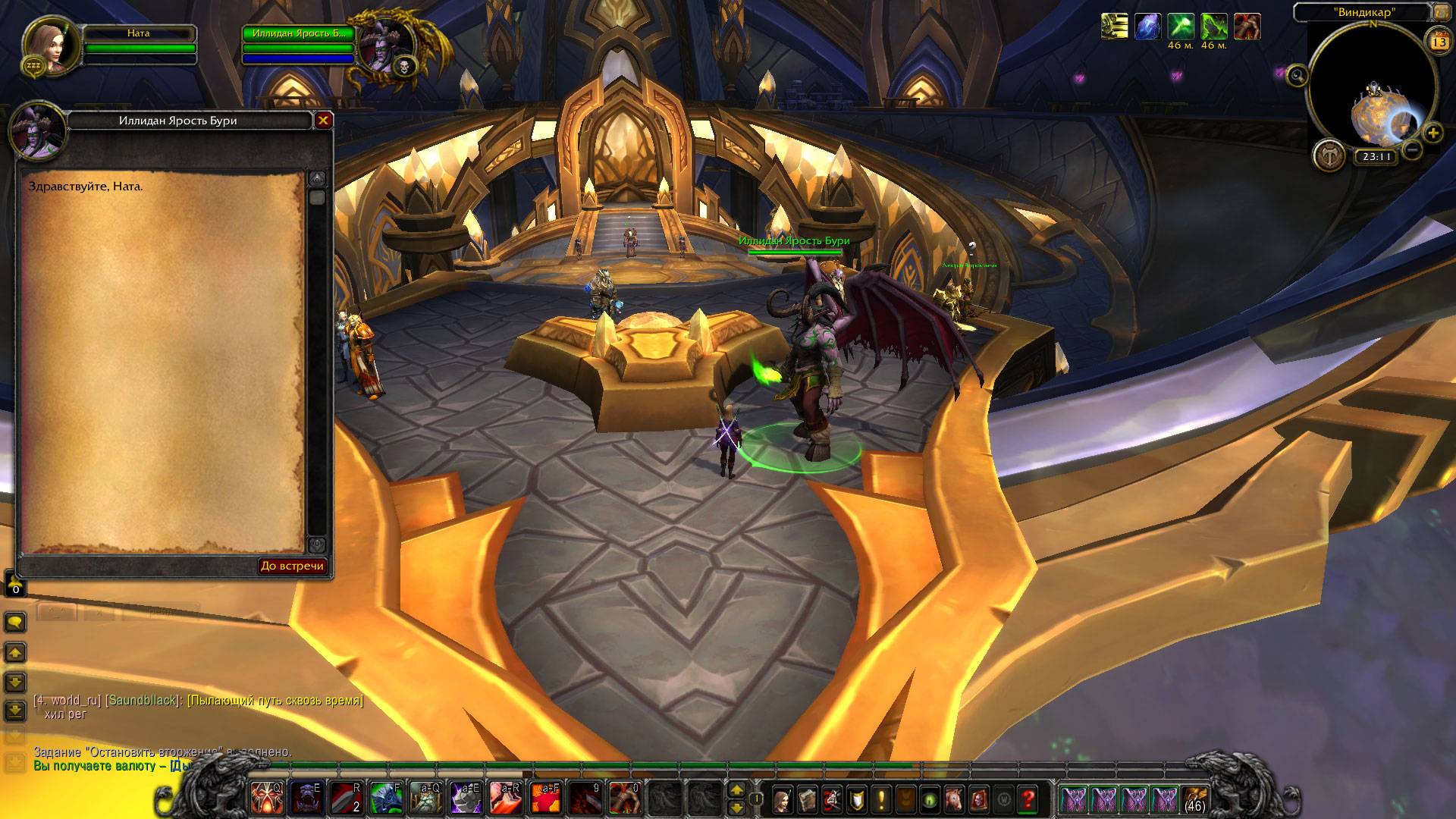Open the red question mark help button
The image size is (1456, 819).
click(x=1028, y=799)
